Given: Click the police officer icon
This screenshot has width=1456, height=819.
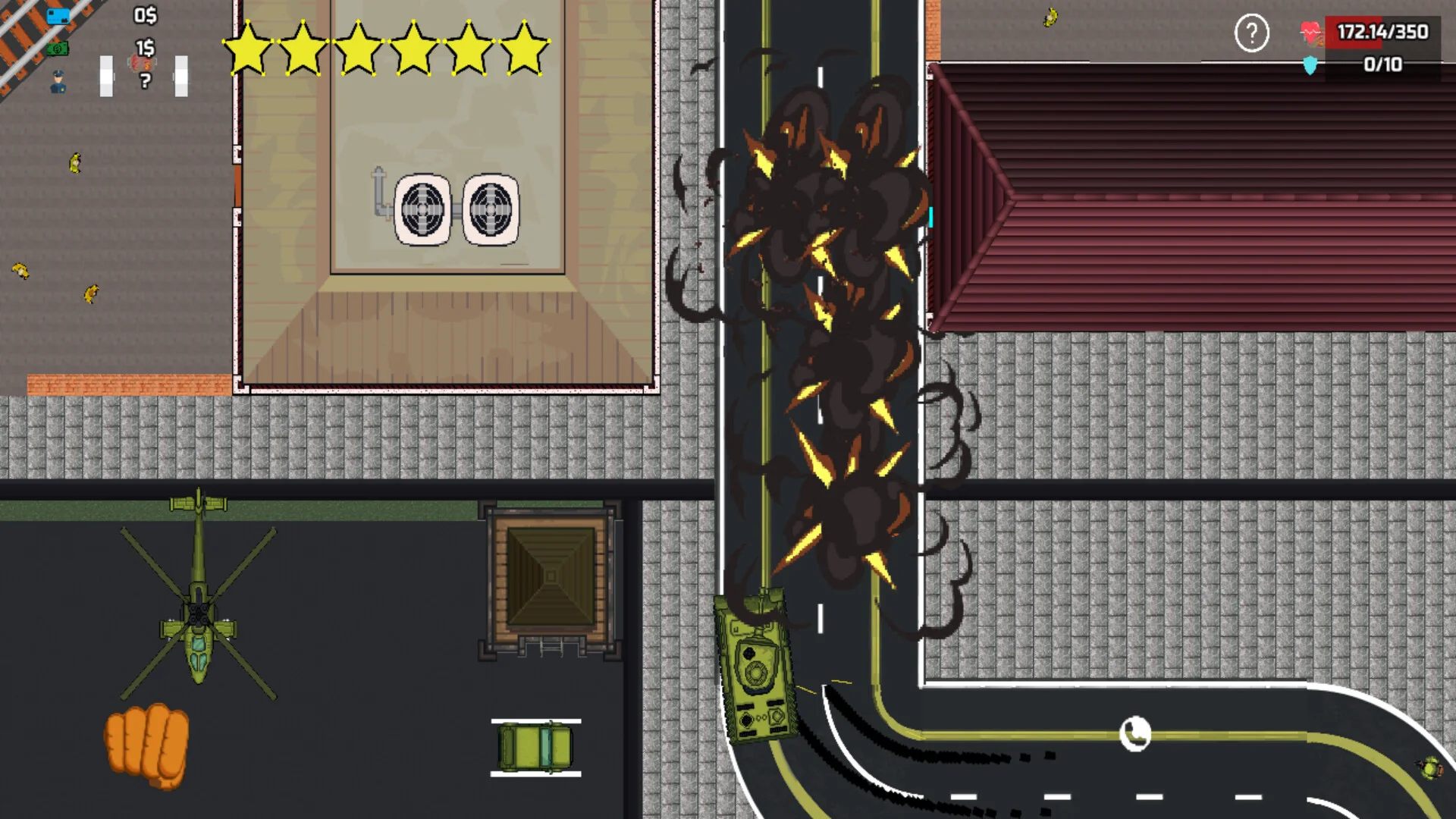Looking at the screenshot, I should point(58,82).
